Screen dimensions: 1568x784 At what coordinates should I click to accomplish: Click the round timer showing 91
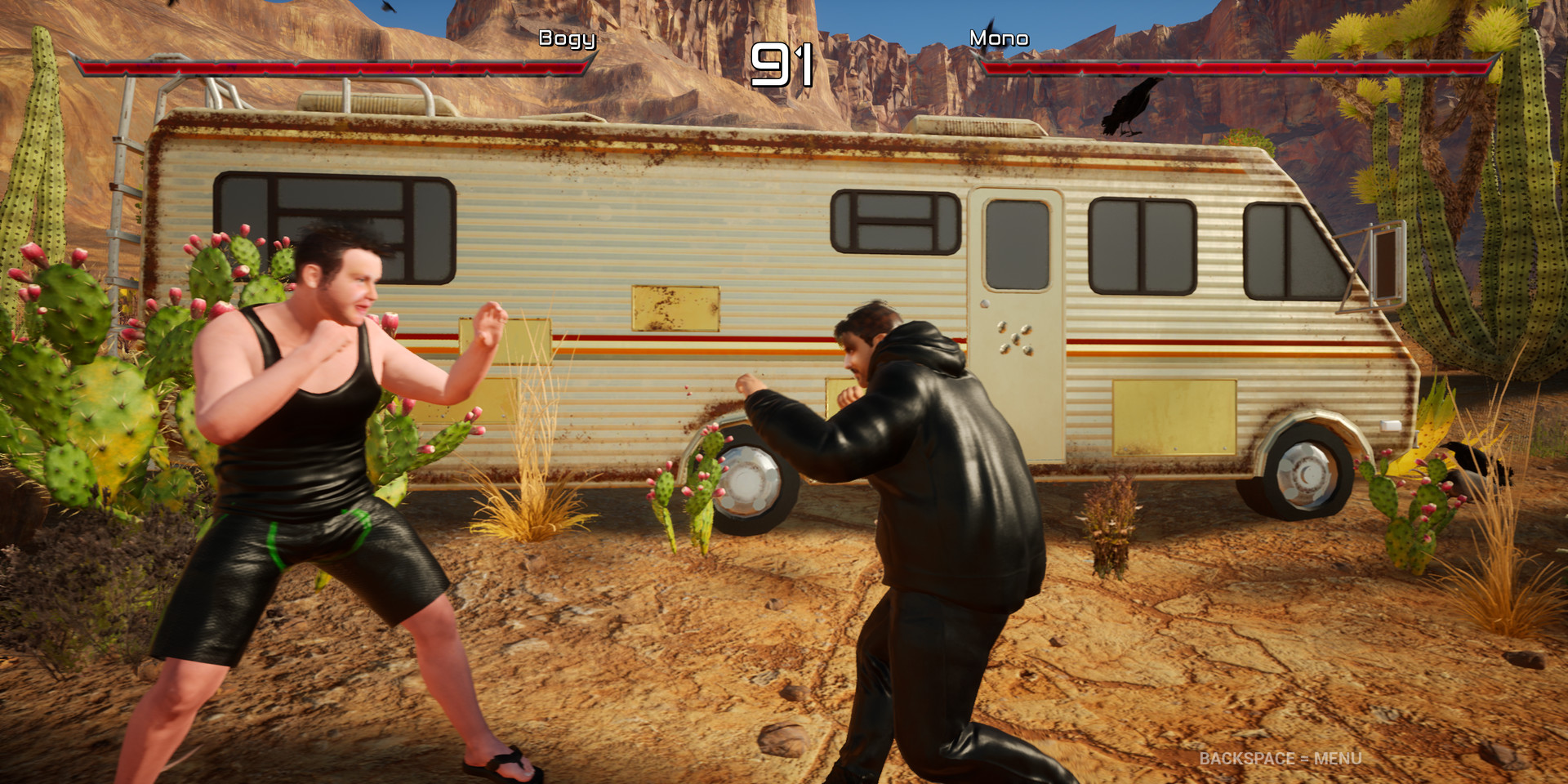coord(783,64)
